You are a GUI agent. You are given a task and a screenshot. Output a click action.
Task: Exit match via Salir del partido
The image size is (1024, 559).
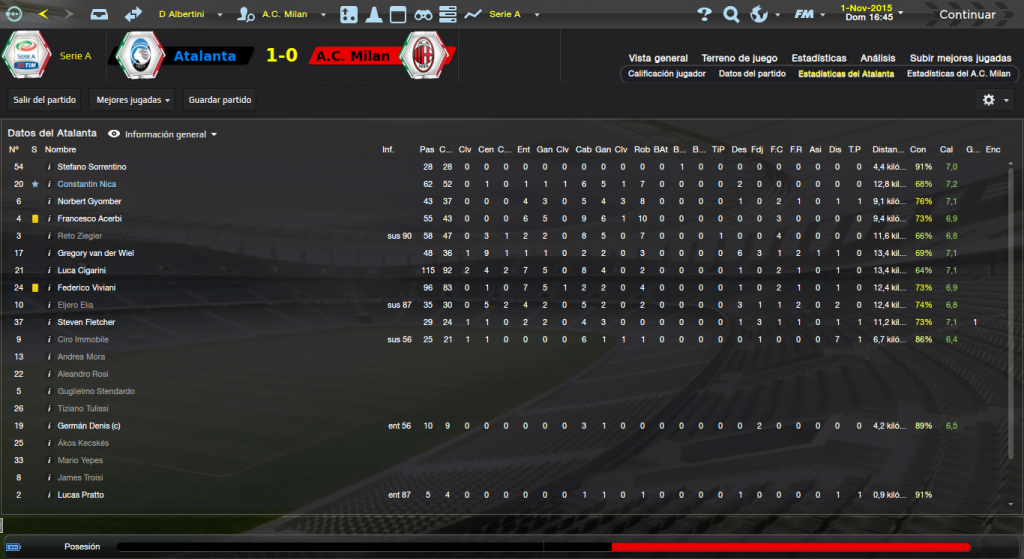pos(45,100)
